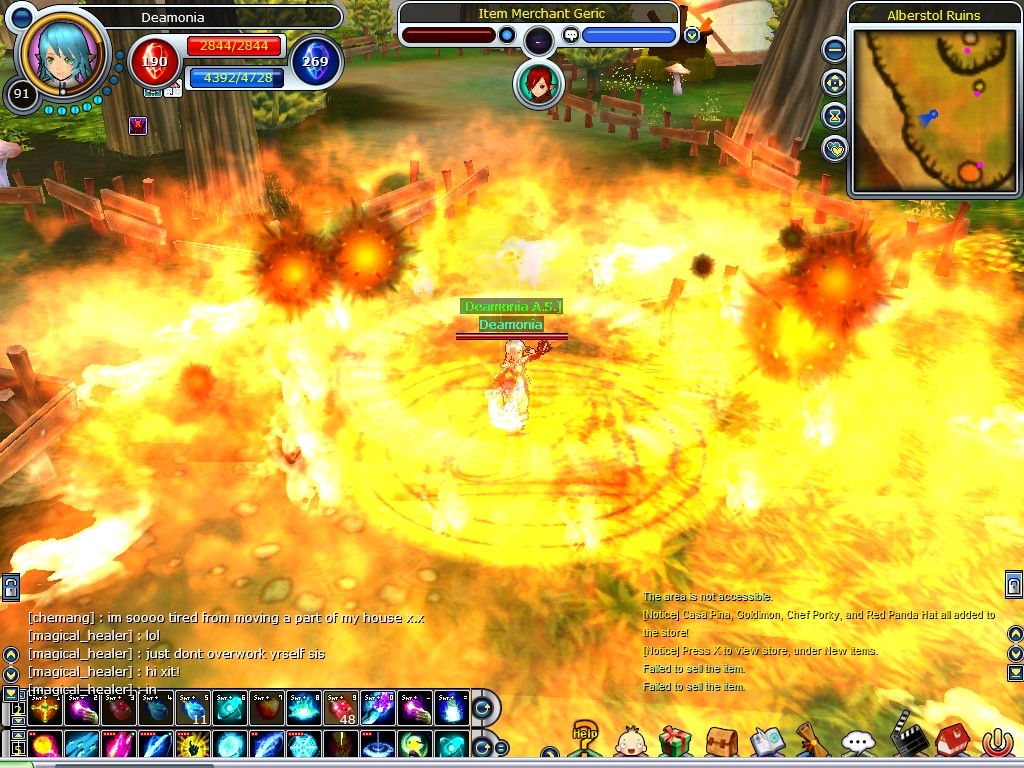Open the quest scroll icon
Image resolution: width=1024 pixels, height=768 pixels.
[x=811, y=740]
